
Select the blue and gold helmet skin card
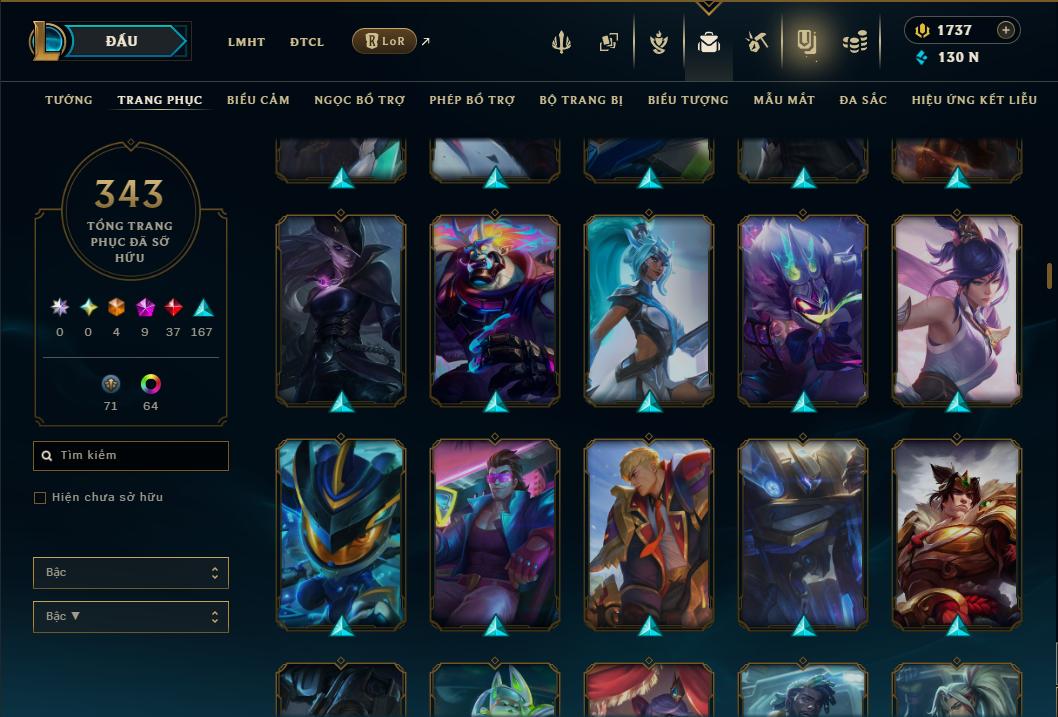click(x=341, y=533)
